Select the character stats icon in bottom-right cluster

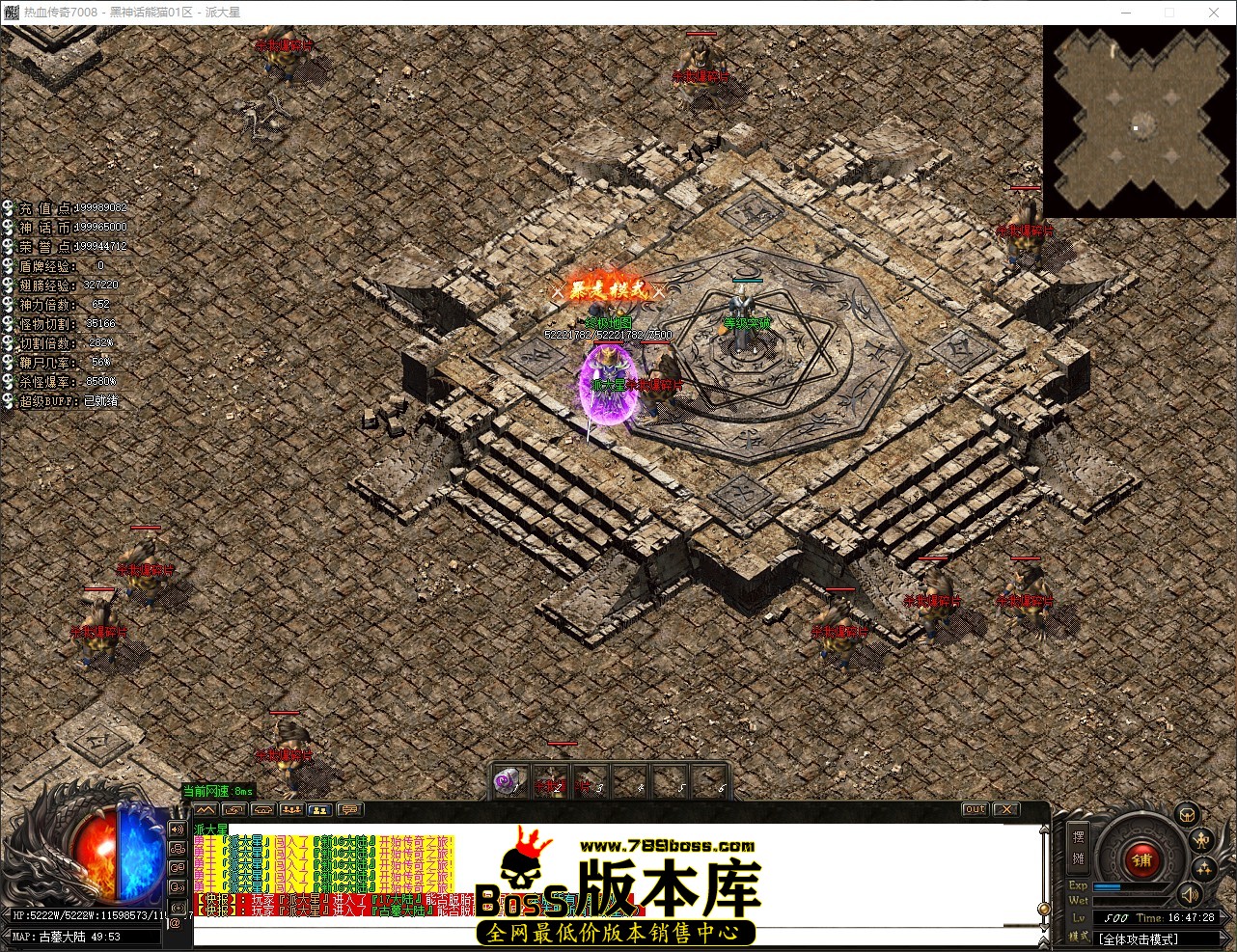tap(1201, 840)
